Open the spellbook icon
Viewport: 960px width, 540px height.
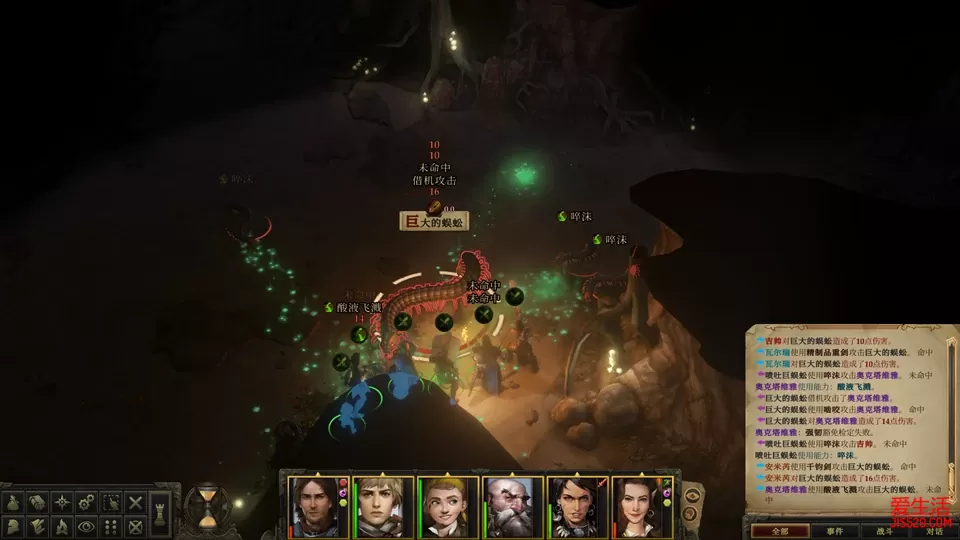[39, 502]
